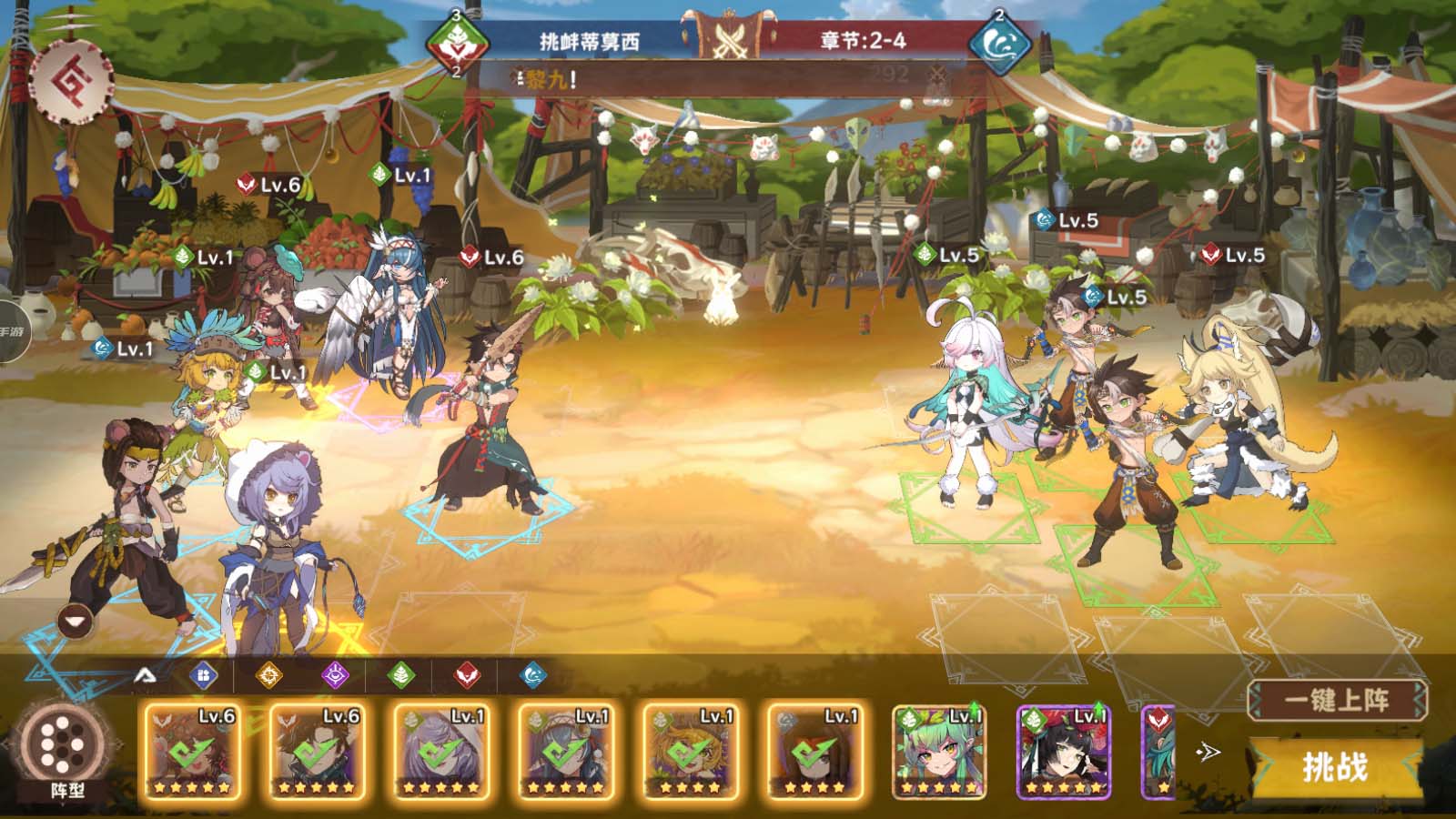Filter heroes by red wing faction
Image resolution: width=1456 pixels, height=819 pixels.
tap(467, 675)
